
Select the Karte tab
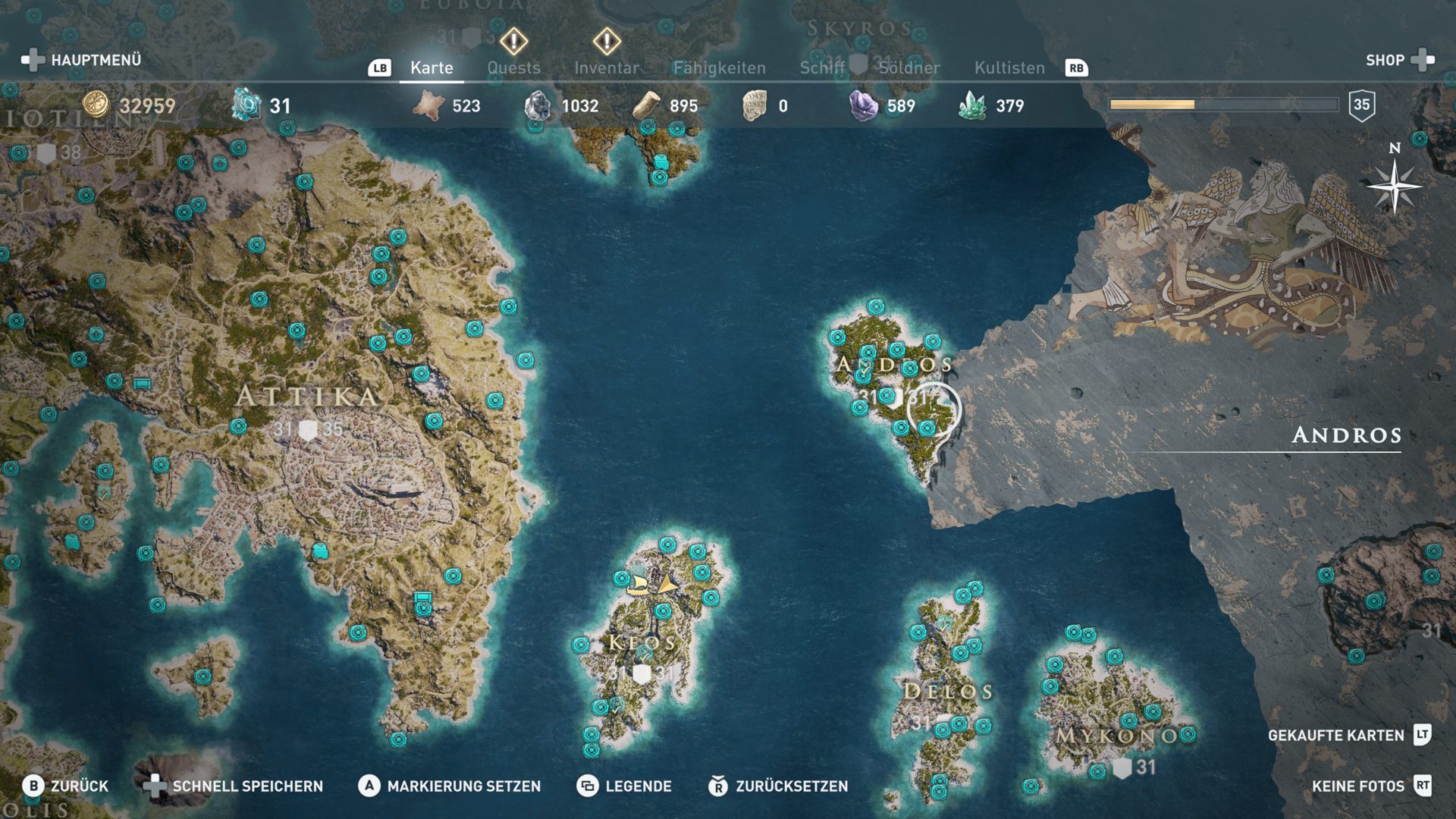click(x=431, y=67)
